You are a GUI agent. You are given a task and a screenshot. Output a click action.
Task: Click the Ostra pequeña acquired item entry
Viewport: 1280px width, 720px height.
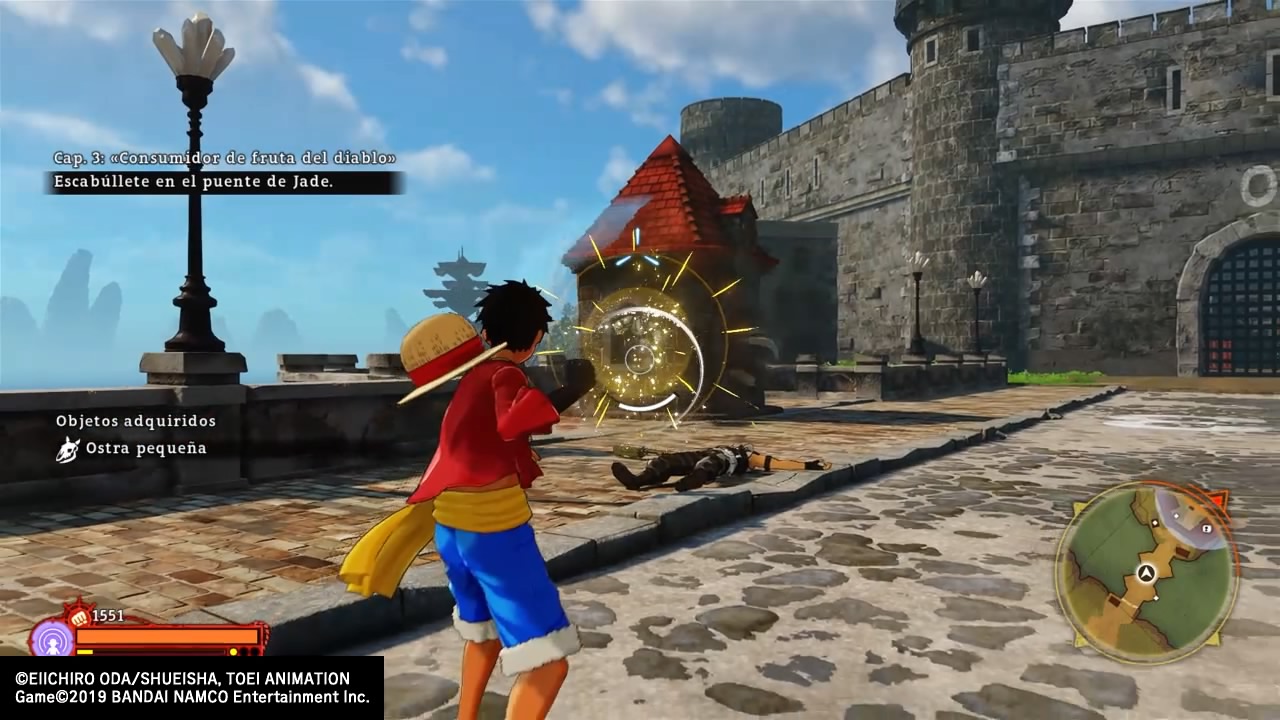tap(132, 449)
